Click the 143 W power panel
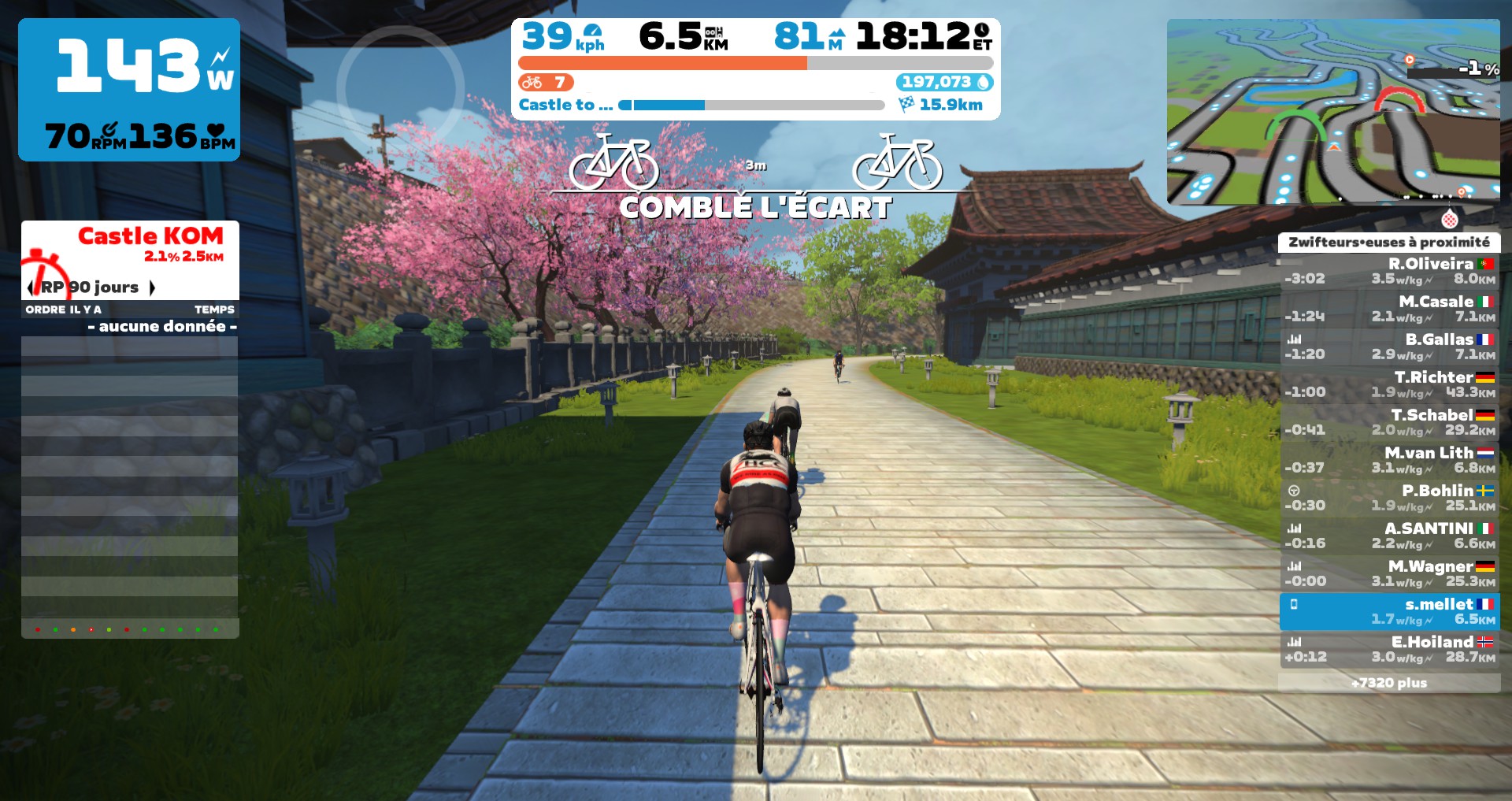 [x=129, y=90]
